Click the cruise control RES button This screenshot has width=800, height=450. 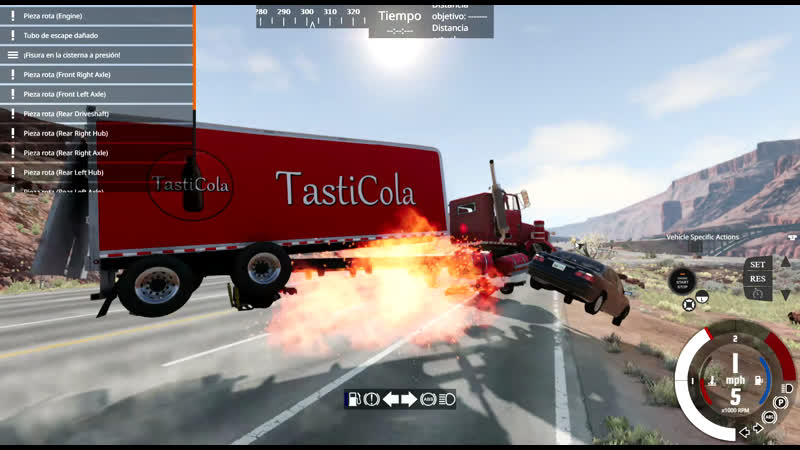coord(757,279)
